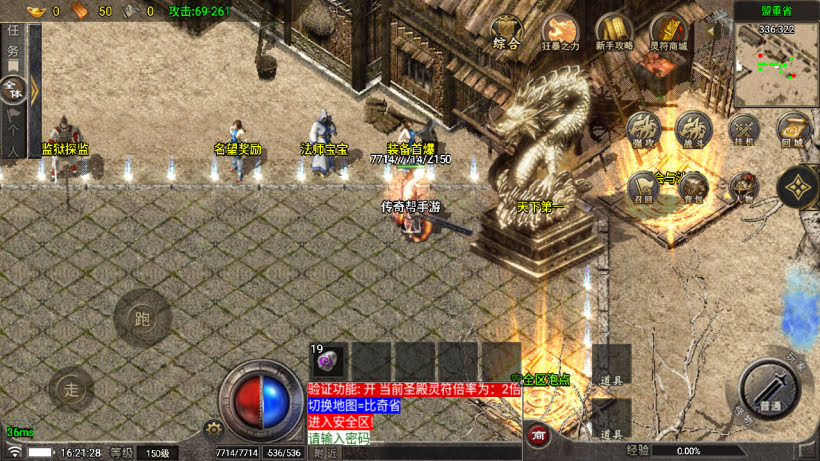Viewport: 820px width, 461px height.
Task: Open settings via the gear icon
Action: point(212,429)
